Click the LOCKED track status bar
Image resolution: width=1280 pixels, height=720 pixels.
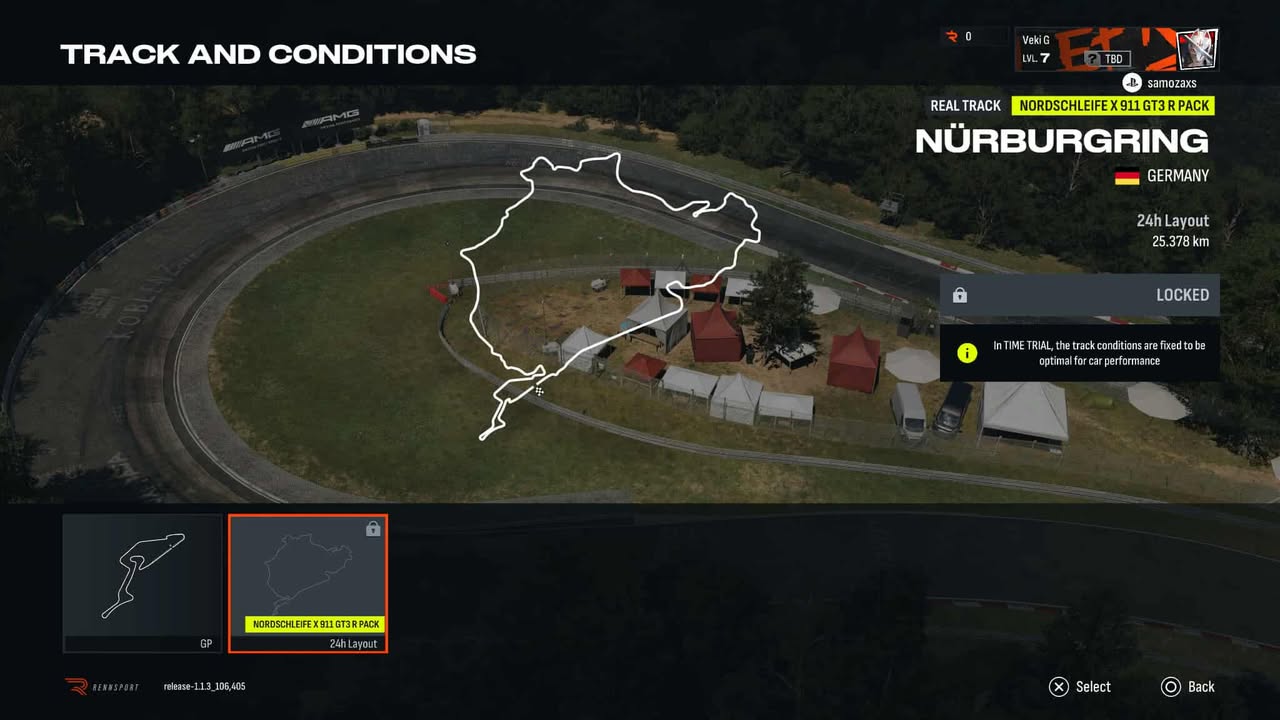[1079, 295]
